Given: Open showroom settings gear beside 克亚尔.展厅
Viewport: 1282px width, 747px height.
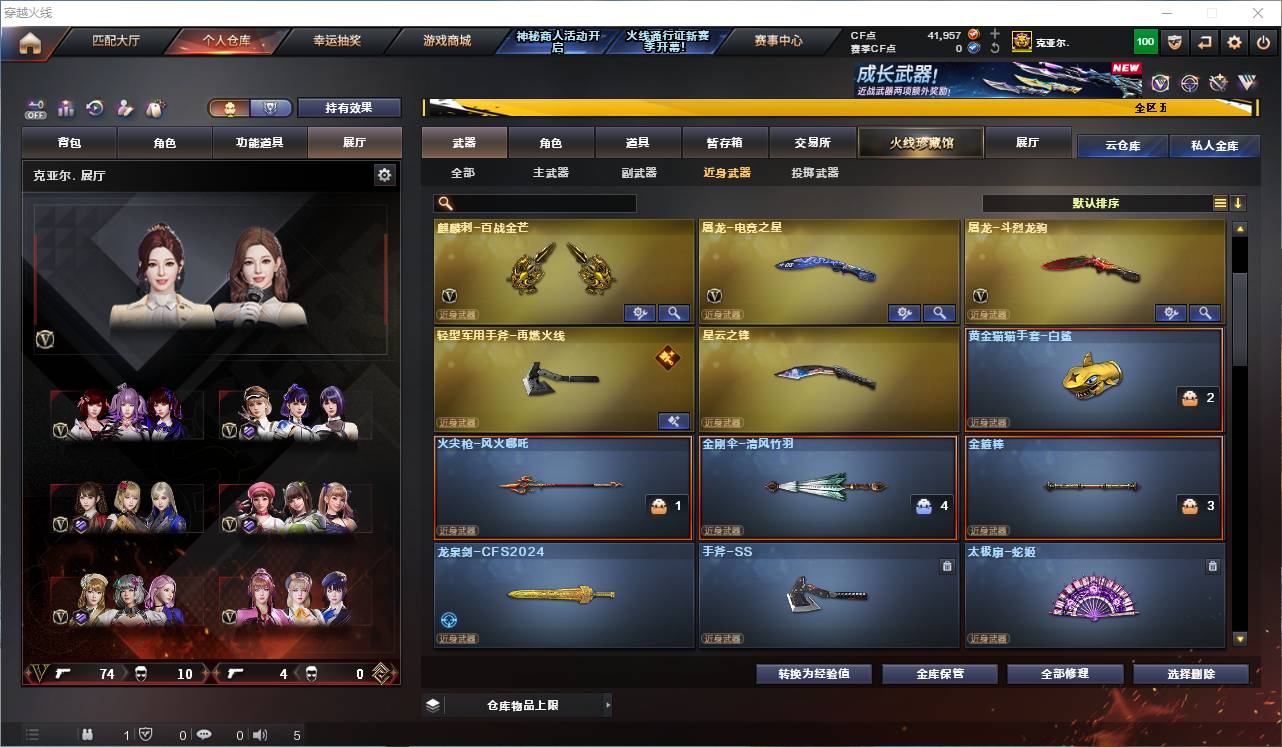Looking at the screenshot, I should [x=385, y=174].
